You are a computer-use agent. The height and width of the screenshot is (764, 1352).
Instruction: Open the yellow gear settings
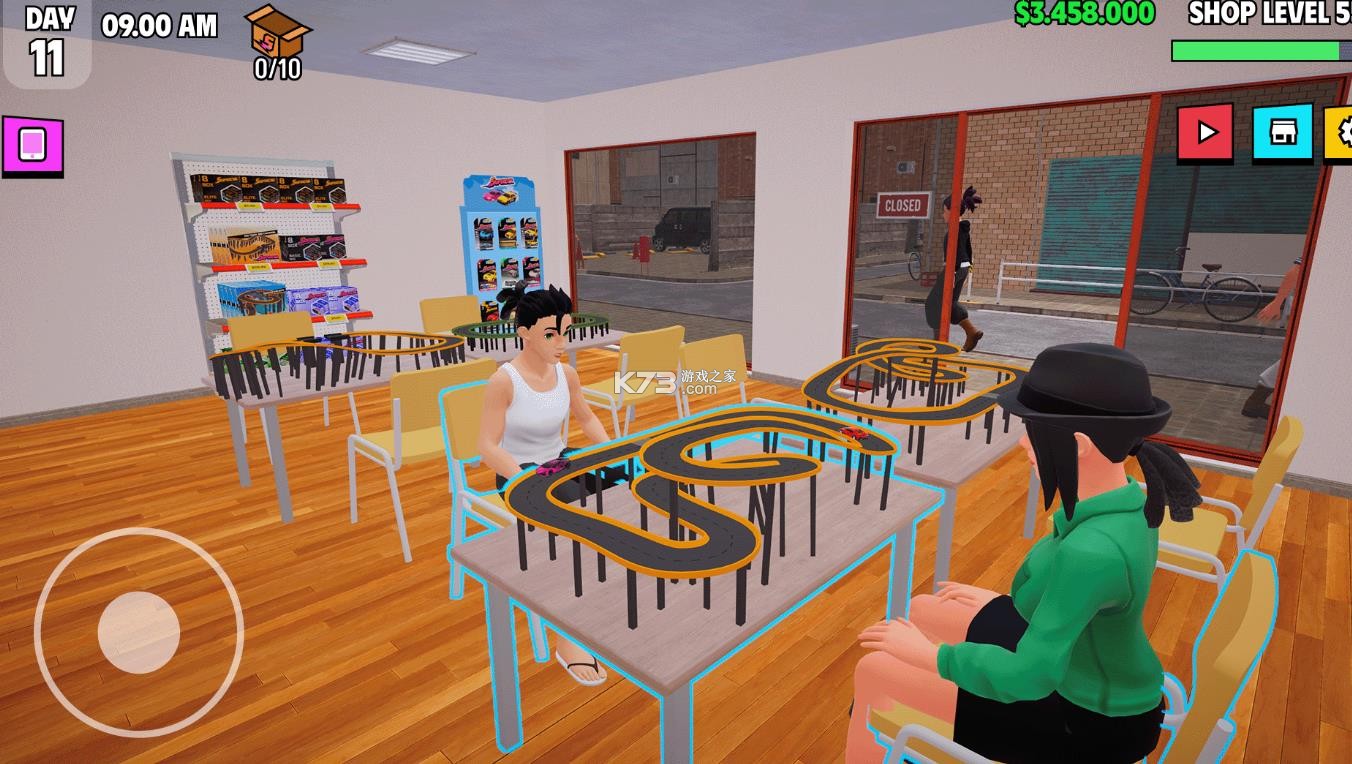click(1340, 133)
